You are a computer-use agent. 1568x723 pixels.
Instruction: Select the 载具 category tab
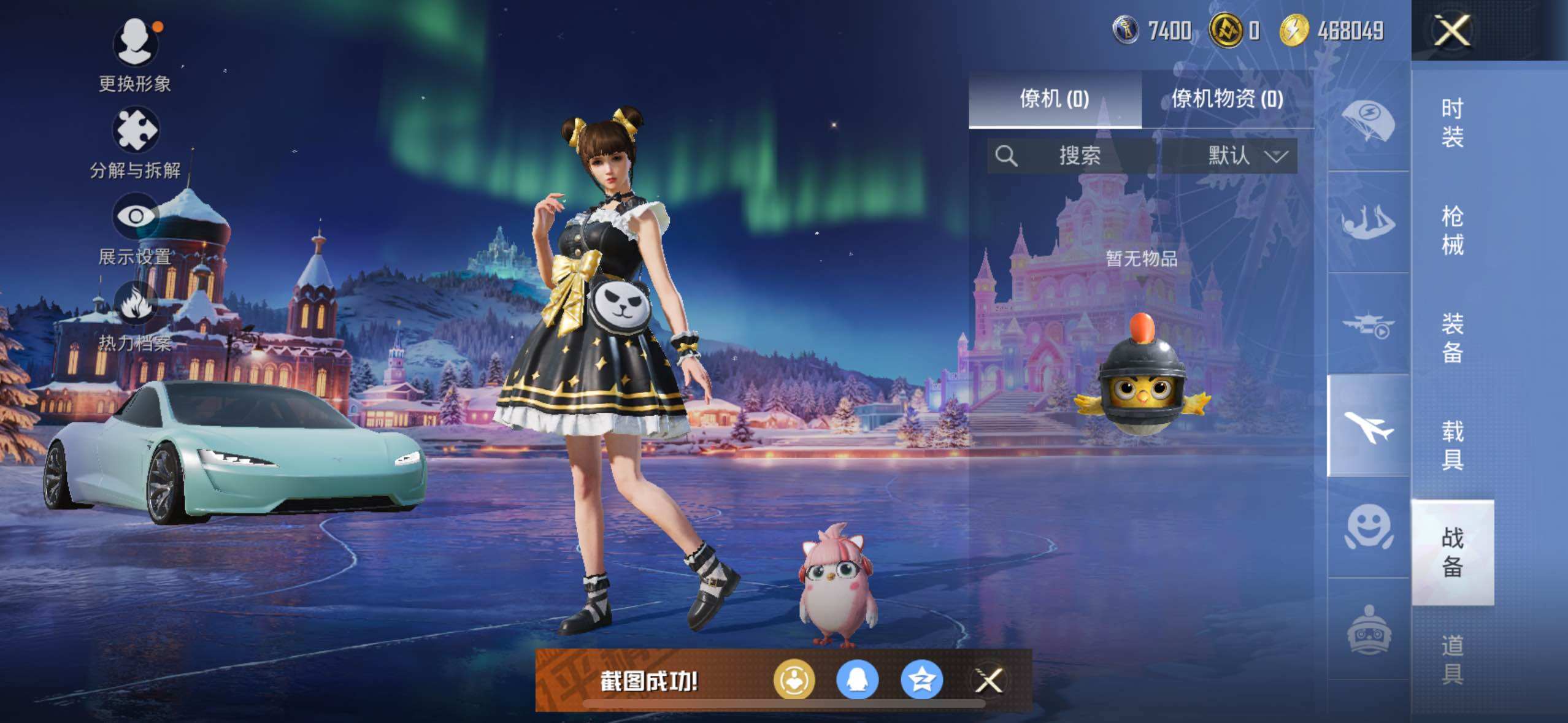pos(1452,445)
